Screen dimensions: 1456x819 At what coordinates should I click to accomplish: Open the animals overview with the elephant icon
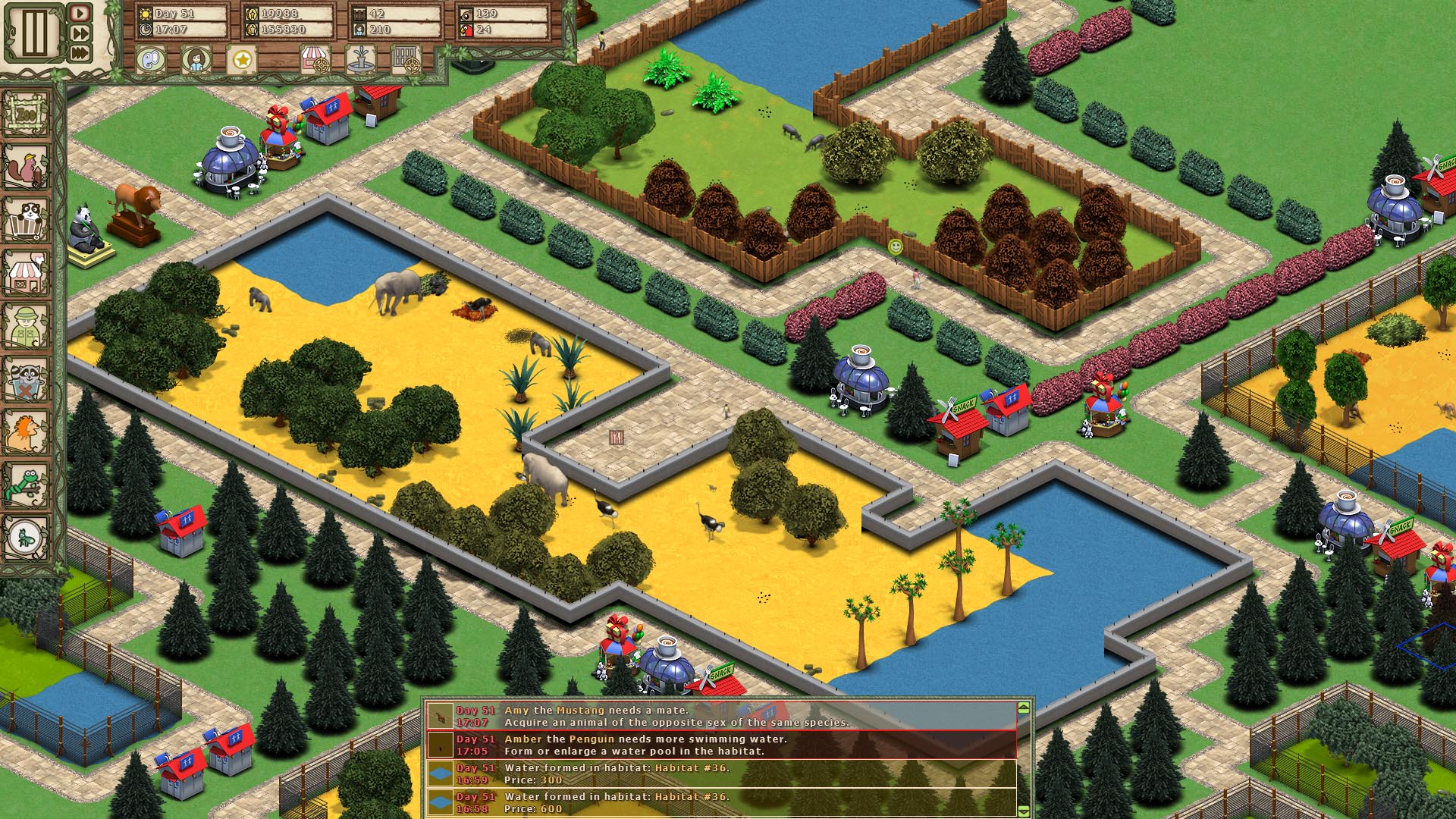coord(150,58)
